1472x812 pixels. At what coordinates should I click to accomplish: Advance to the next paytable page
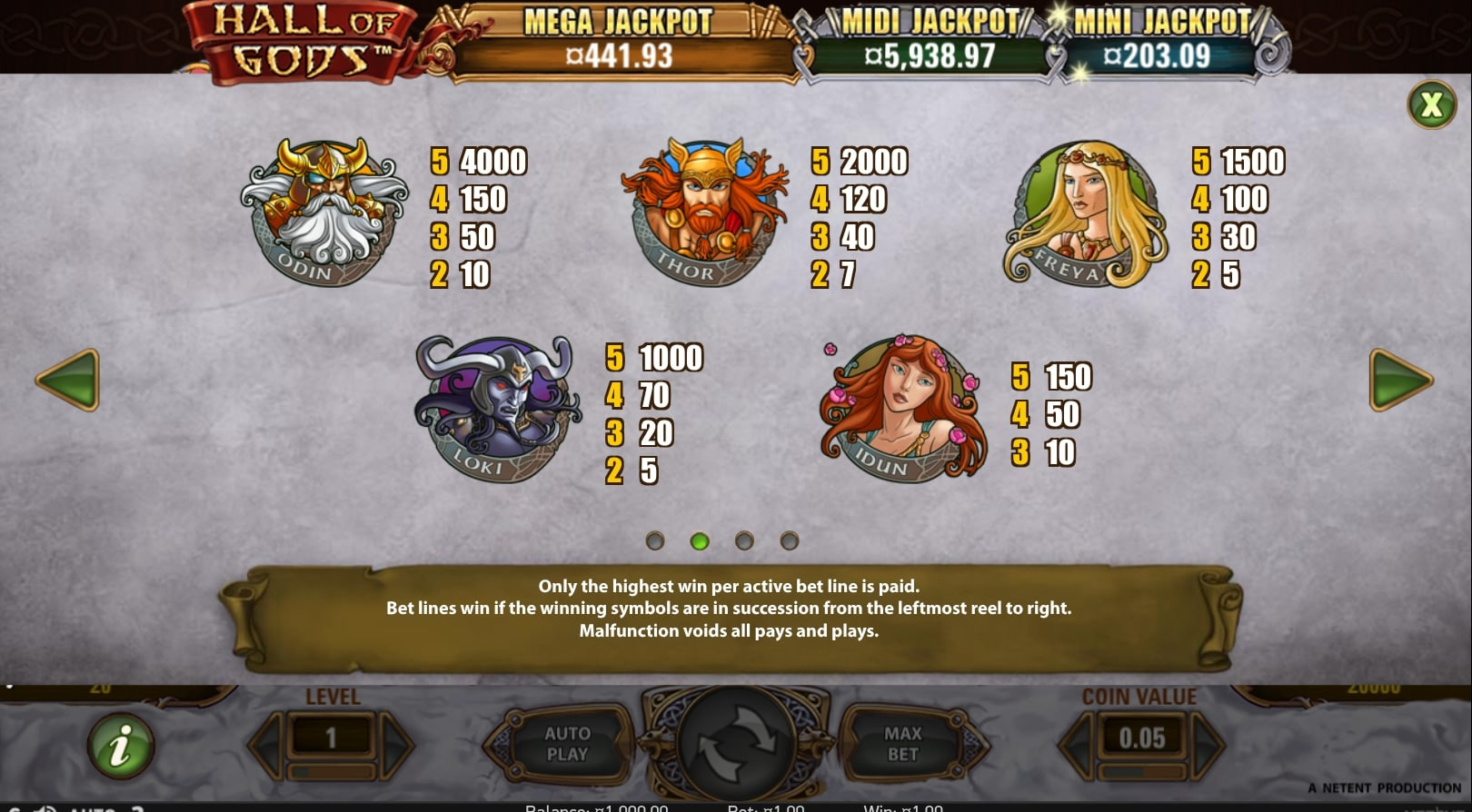(x=1400, y=380)
